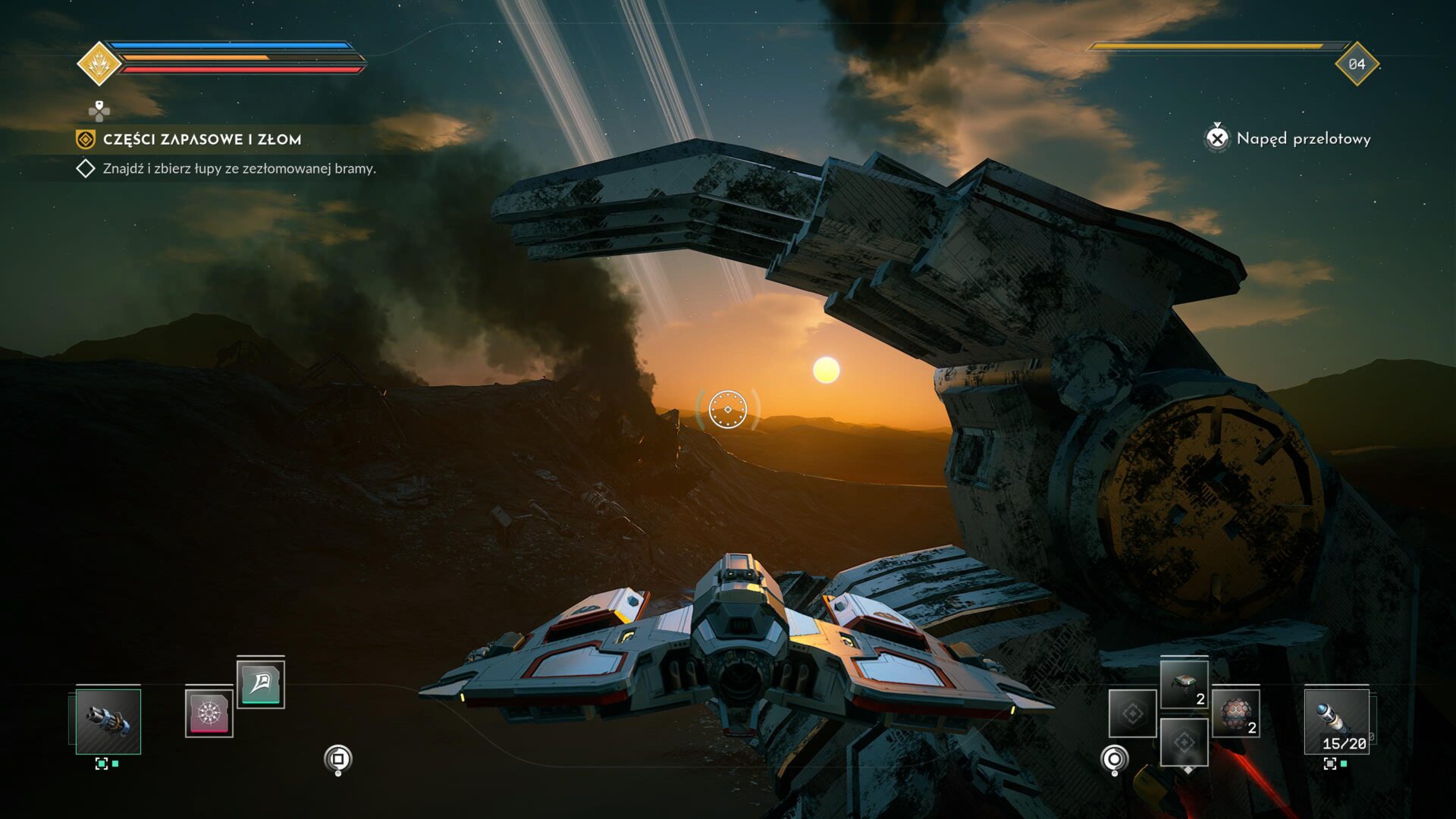Activate the pink lightning-burst device module

(210, 714)
